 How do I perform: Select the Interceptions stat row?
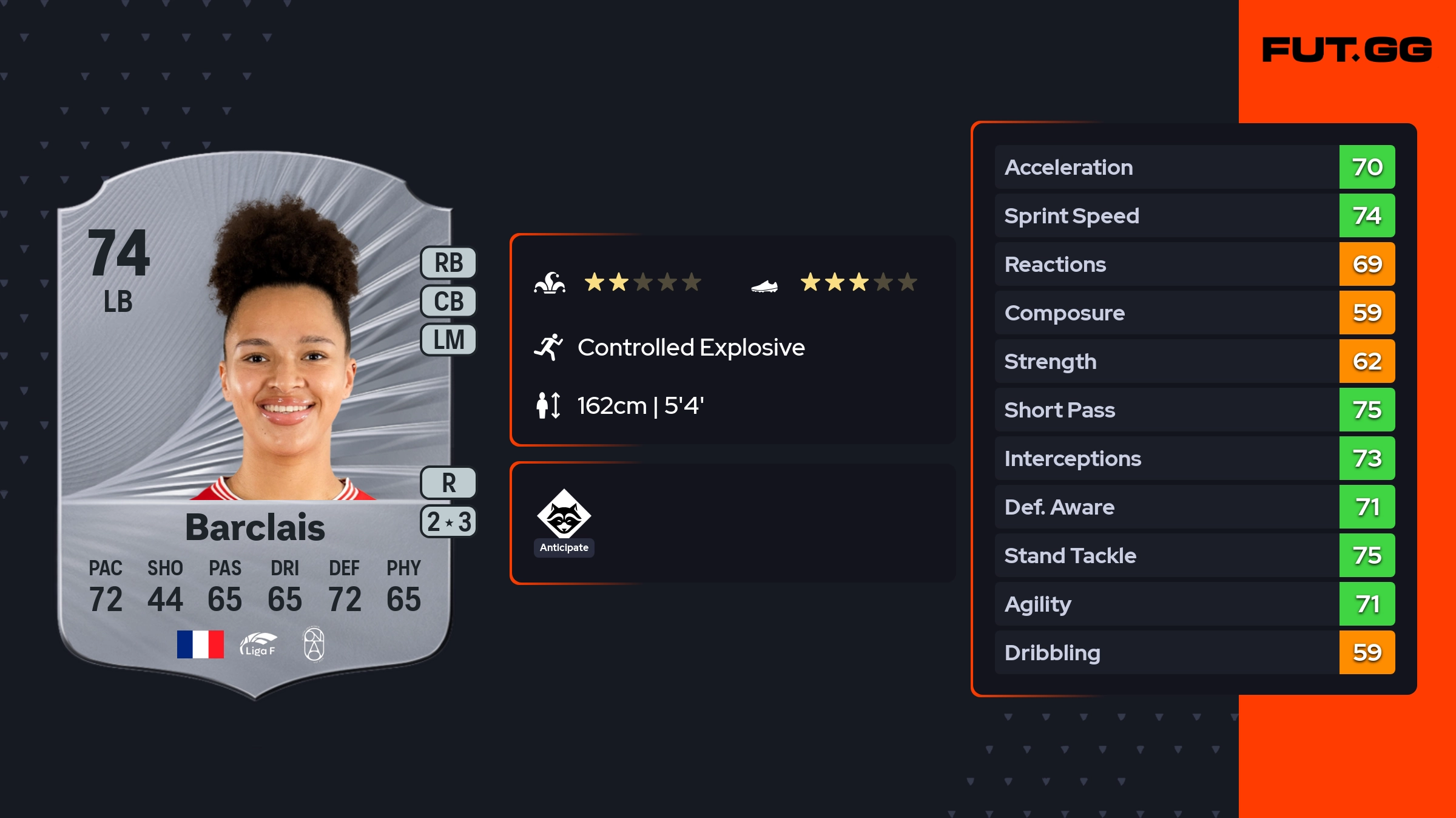pyautogui.click(x=1194, y=459)
